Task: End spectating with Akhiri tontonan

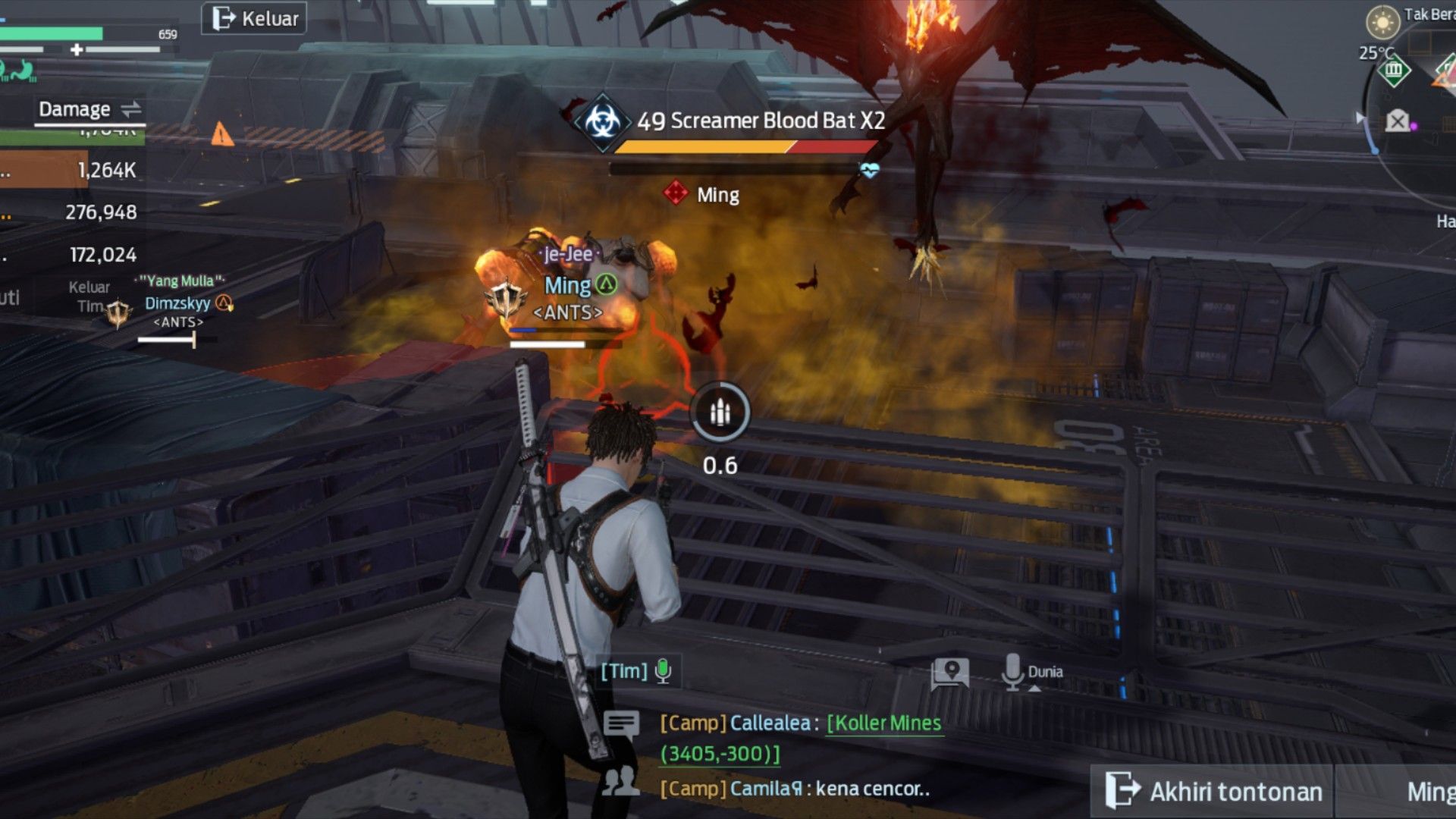Action: pos(1213,791)
